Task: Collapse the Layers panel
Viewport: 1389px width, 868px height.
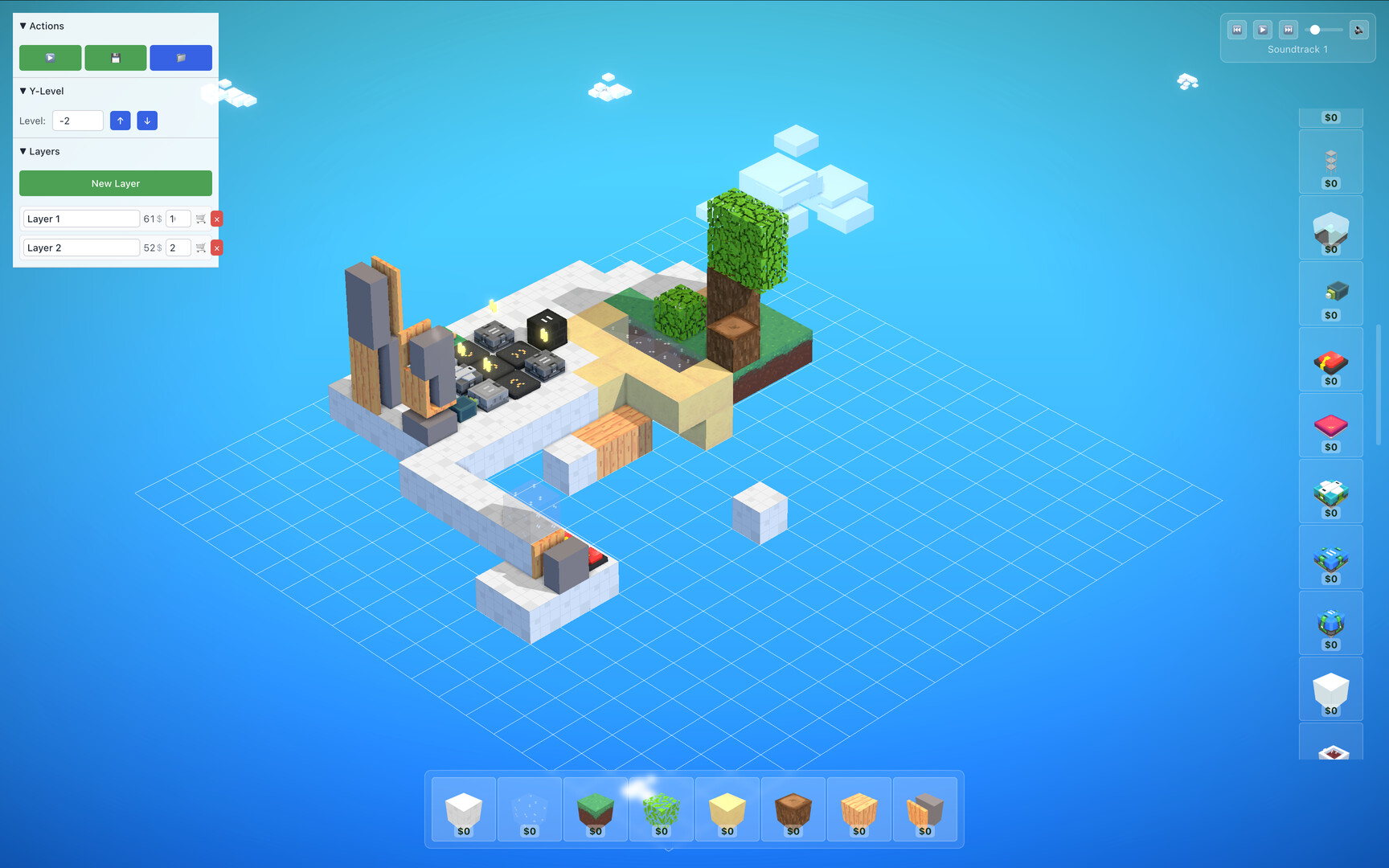Action: click(x=23, y=151)
